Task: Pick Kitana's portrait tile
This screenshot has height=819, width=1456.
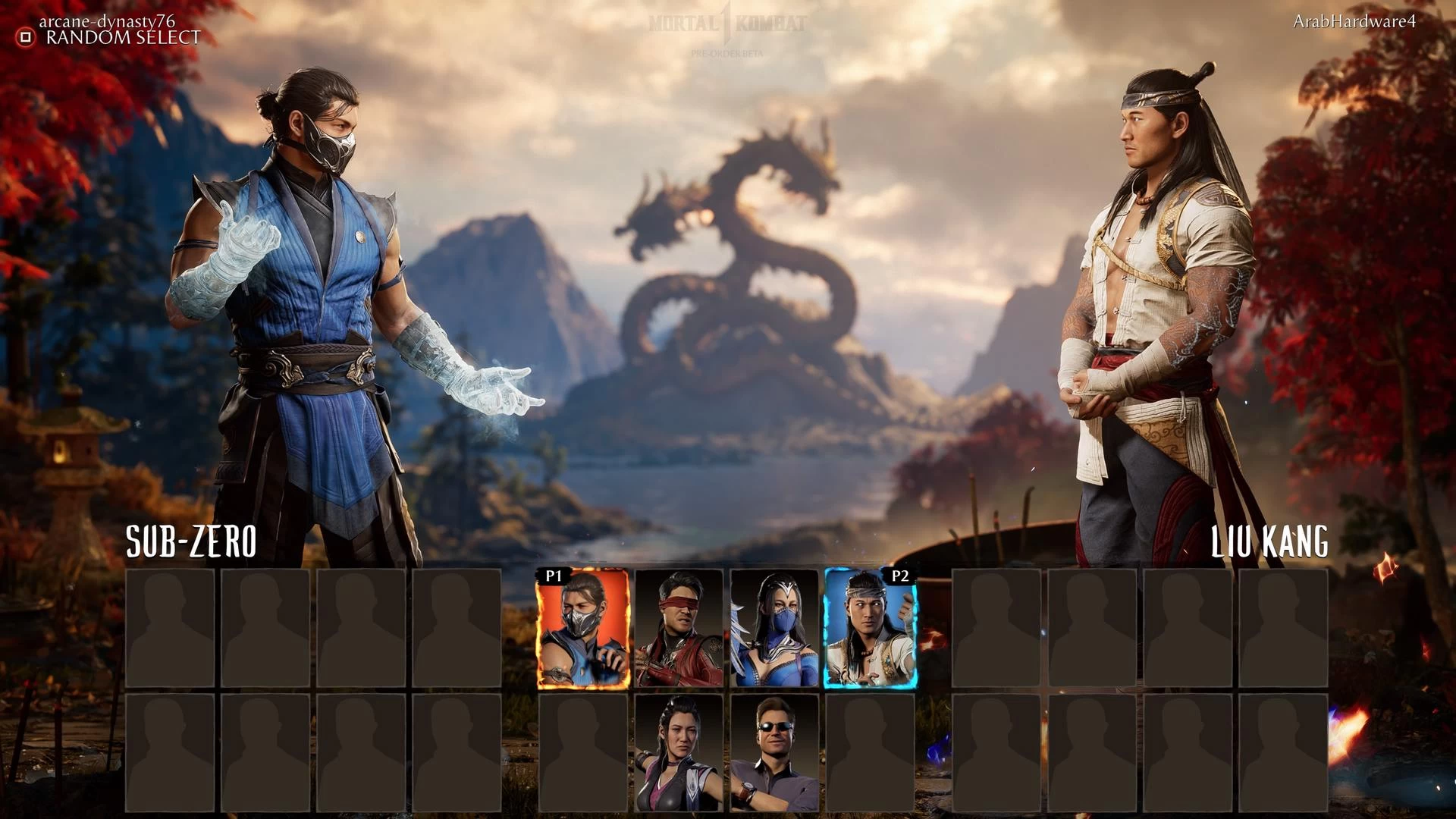Action: click(774, 629)
